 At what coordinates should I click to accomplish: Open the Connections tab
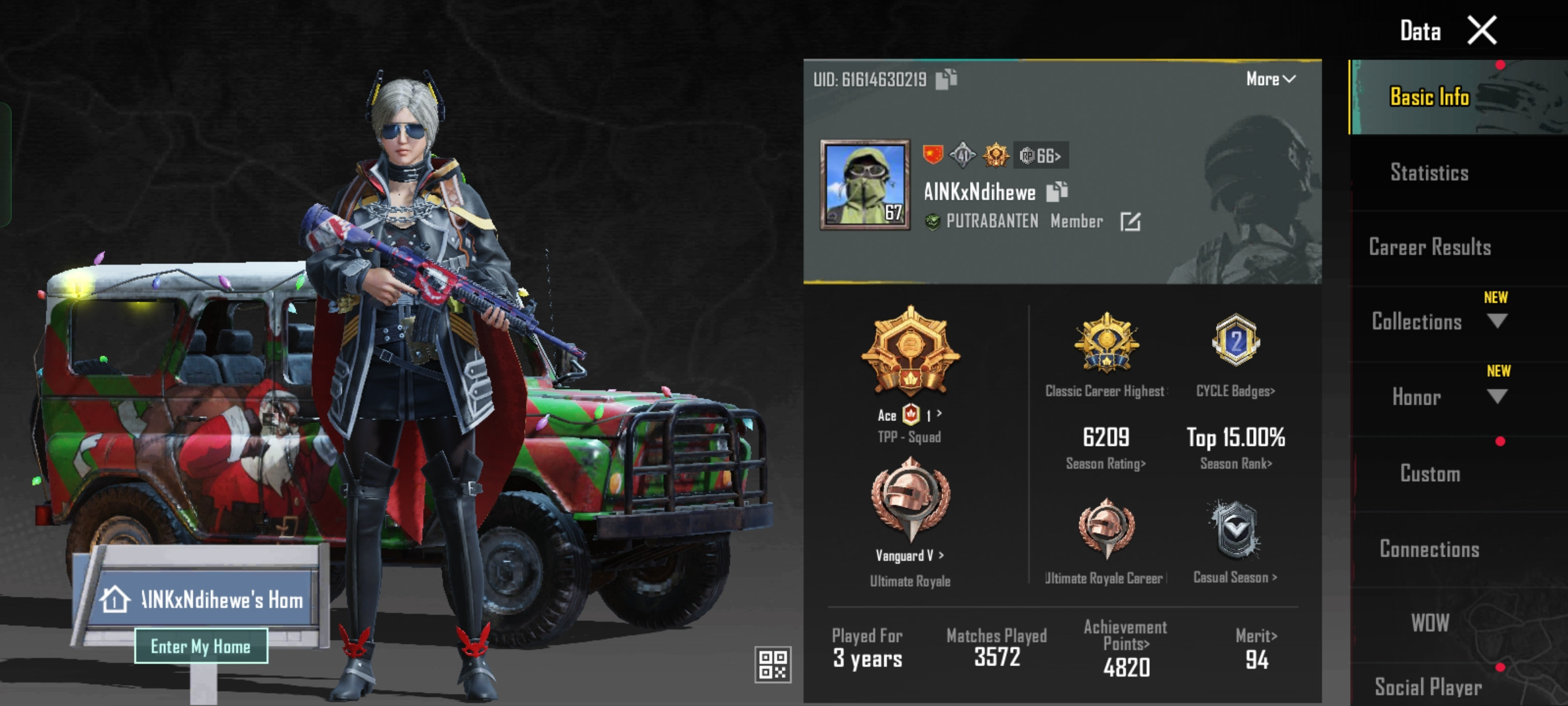coord(1429,549)
